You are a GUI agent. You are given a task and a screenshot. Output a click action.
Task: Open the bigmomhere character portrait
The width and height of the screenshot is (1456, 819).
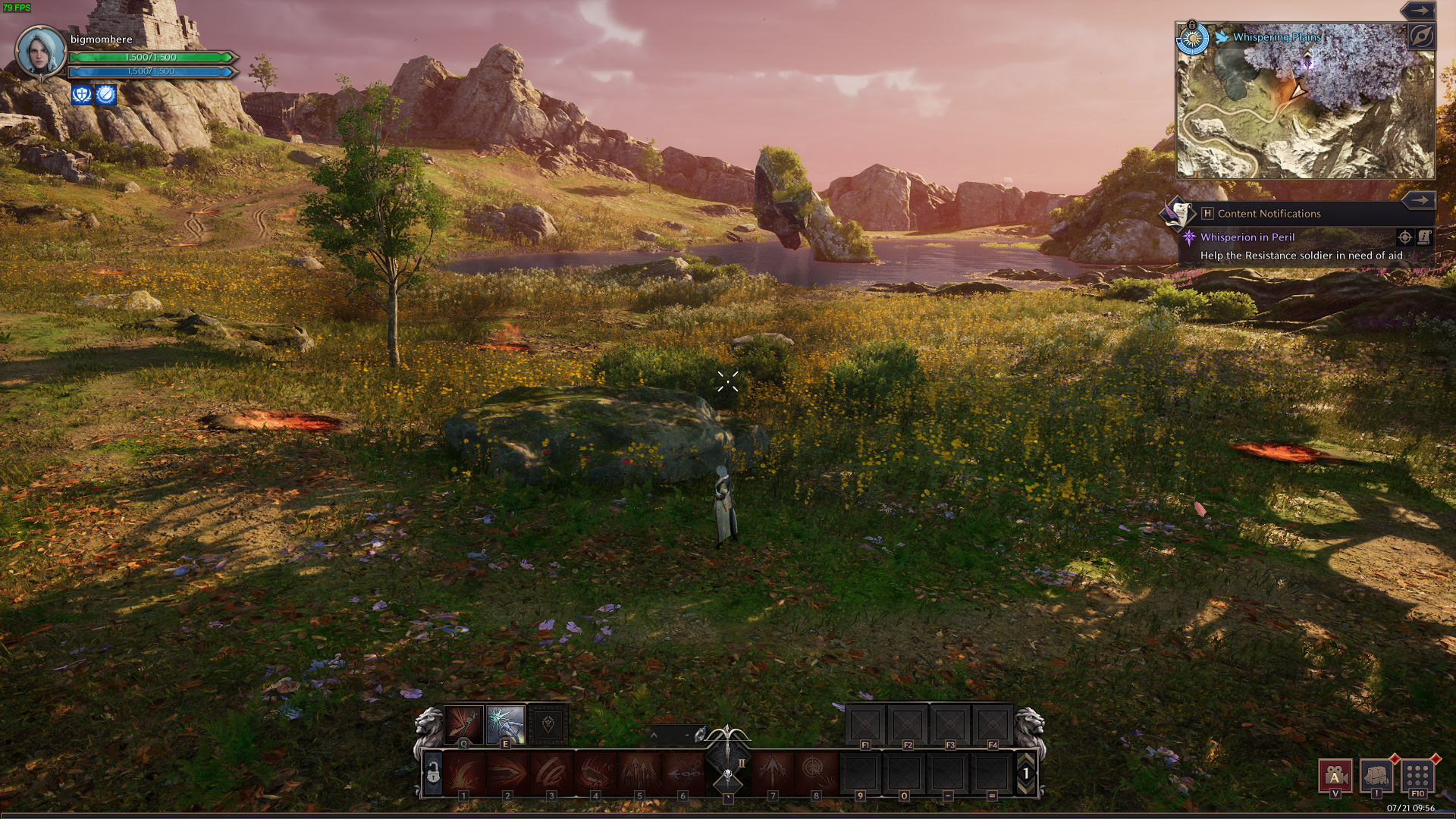(x=41, y=52)
